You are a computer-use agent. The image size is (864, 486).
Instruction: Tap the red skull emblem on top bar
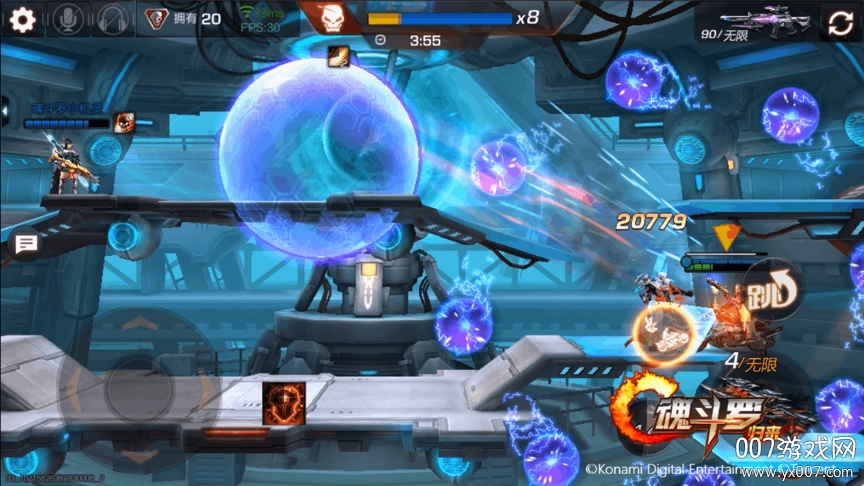point(328,17)
